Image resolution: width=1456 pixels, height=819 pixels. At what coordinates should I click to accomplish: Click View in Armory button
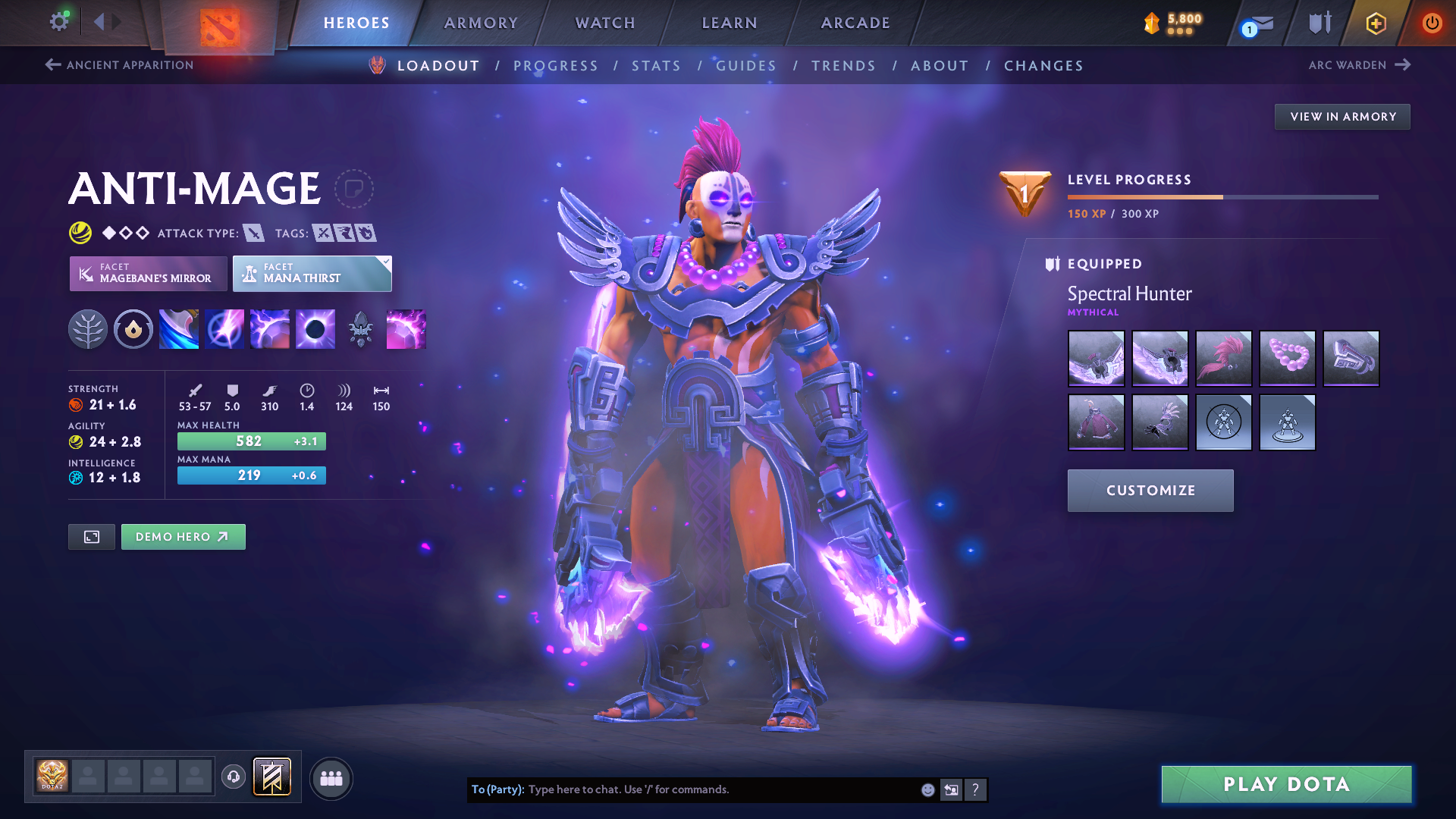(1342, 117)
